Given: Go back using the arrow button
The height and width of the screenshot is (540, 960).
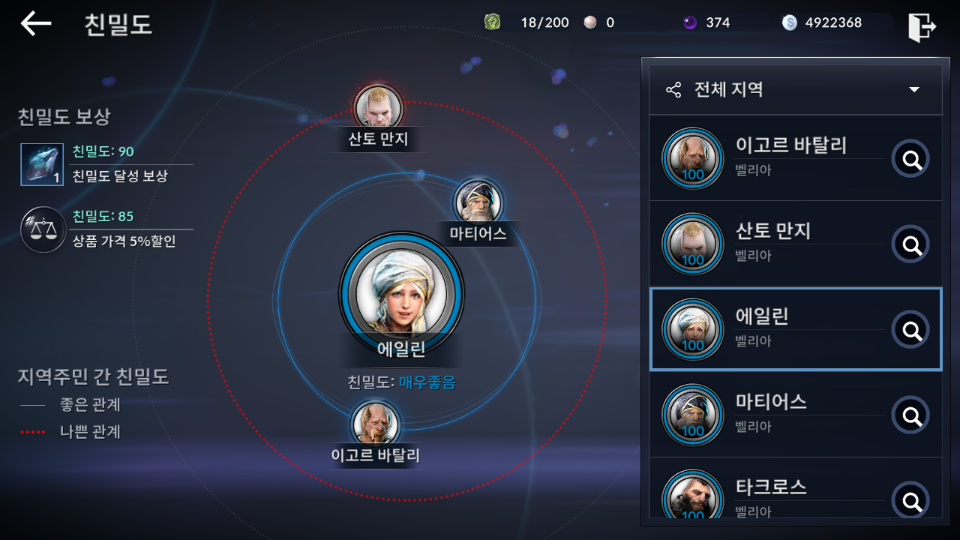Looking at the screenshot, I should 36,23.
